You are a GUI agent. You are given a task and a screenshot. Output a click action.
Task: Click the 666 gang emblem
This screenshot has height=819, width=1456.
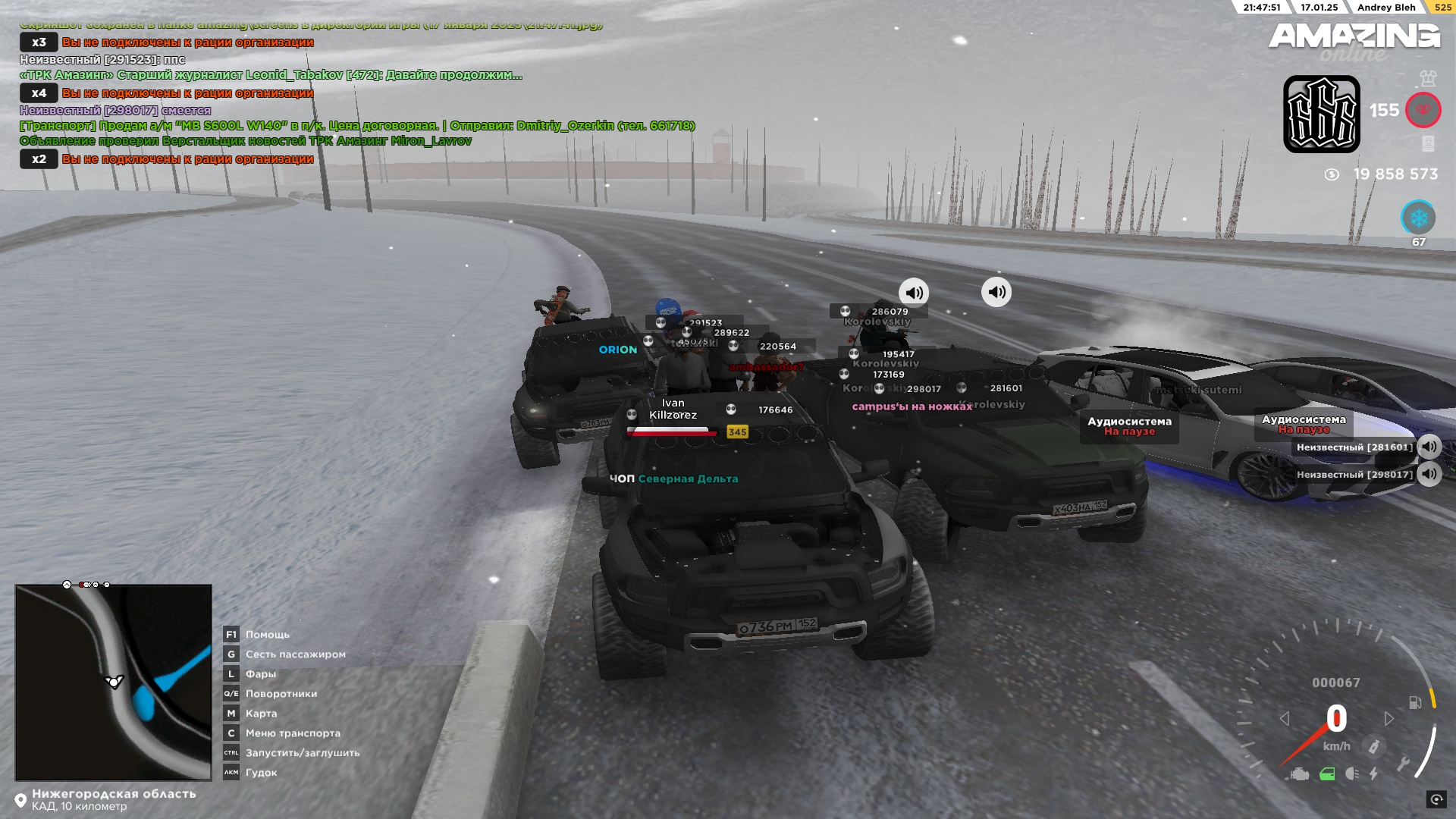[x=1321, y=114]
